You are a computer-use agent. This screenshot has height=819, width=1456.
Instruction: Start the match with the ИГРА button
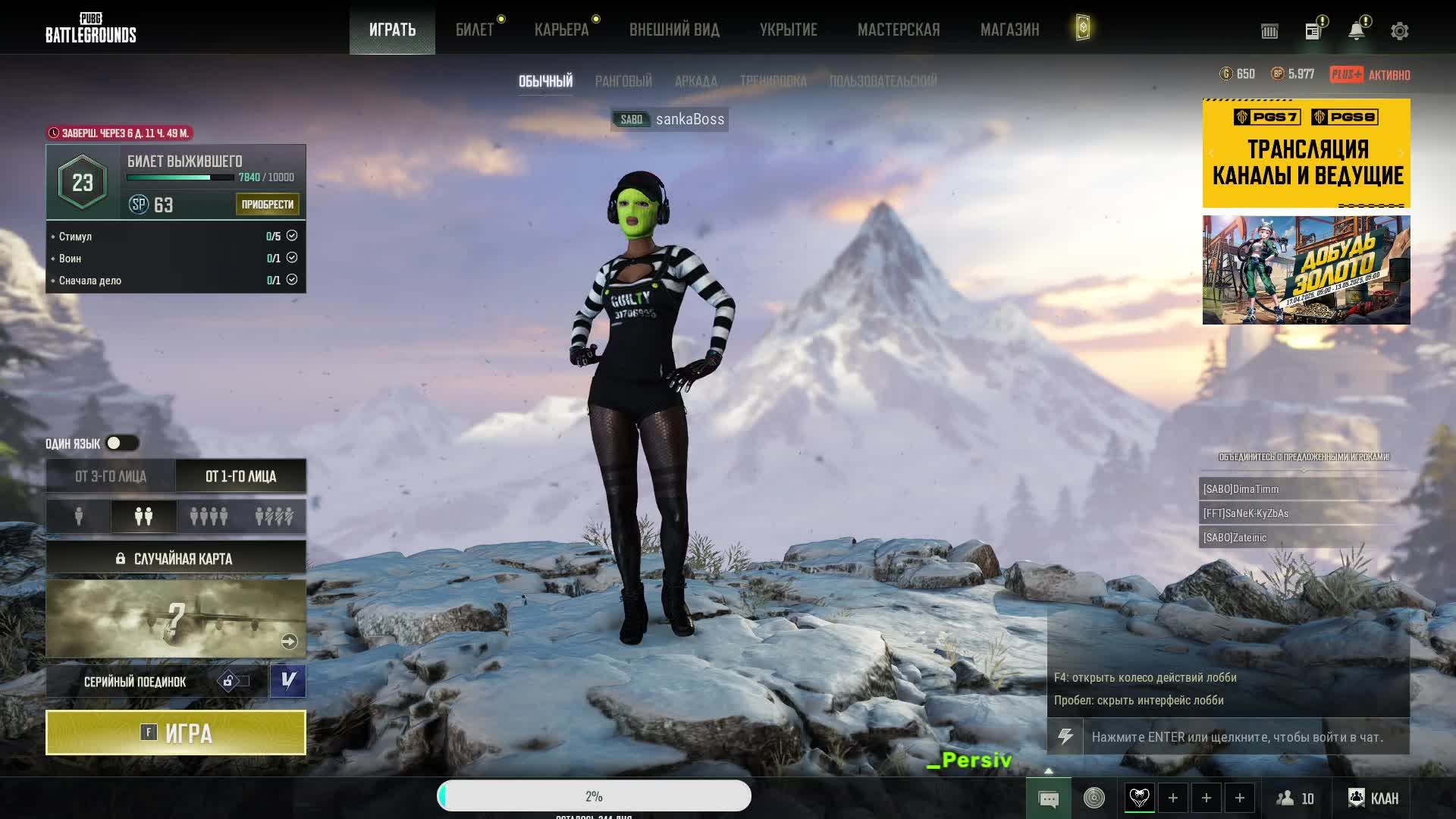point(175,733)
